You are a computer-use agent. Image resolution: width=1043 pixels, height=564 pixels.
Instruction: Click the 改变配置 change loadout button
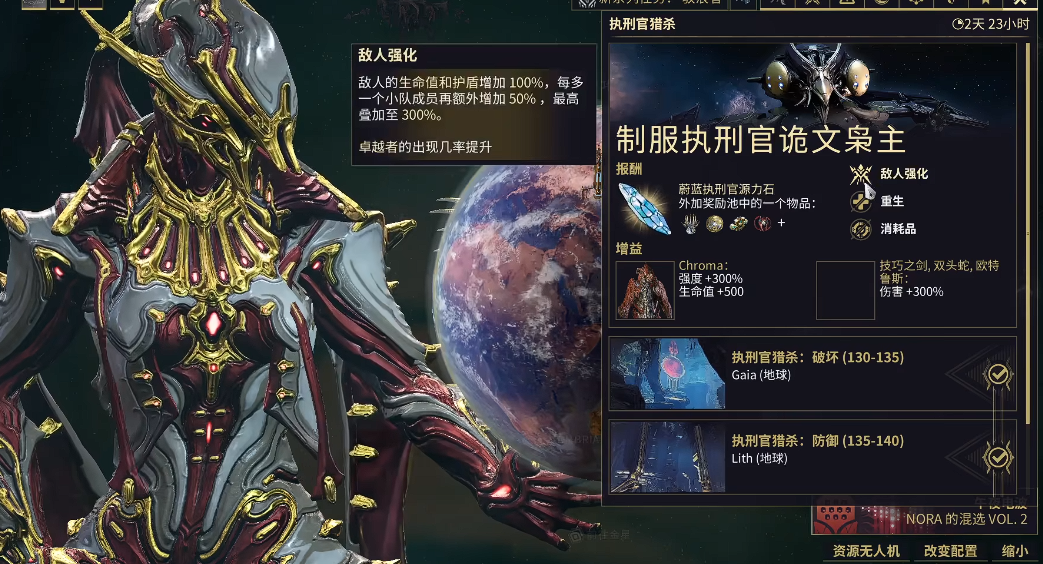pyautogui.click(x=950, y=551)
